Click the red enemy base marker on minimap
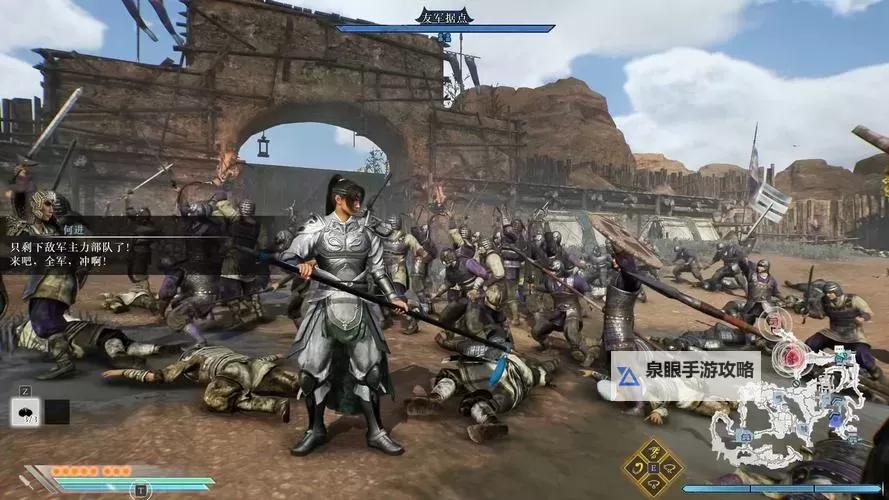The width and height of the screenshot is (889, 500). click(793, 355)
